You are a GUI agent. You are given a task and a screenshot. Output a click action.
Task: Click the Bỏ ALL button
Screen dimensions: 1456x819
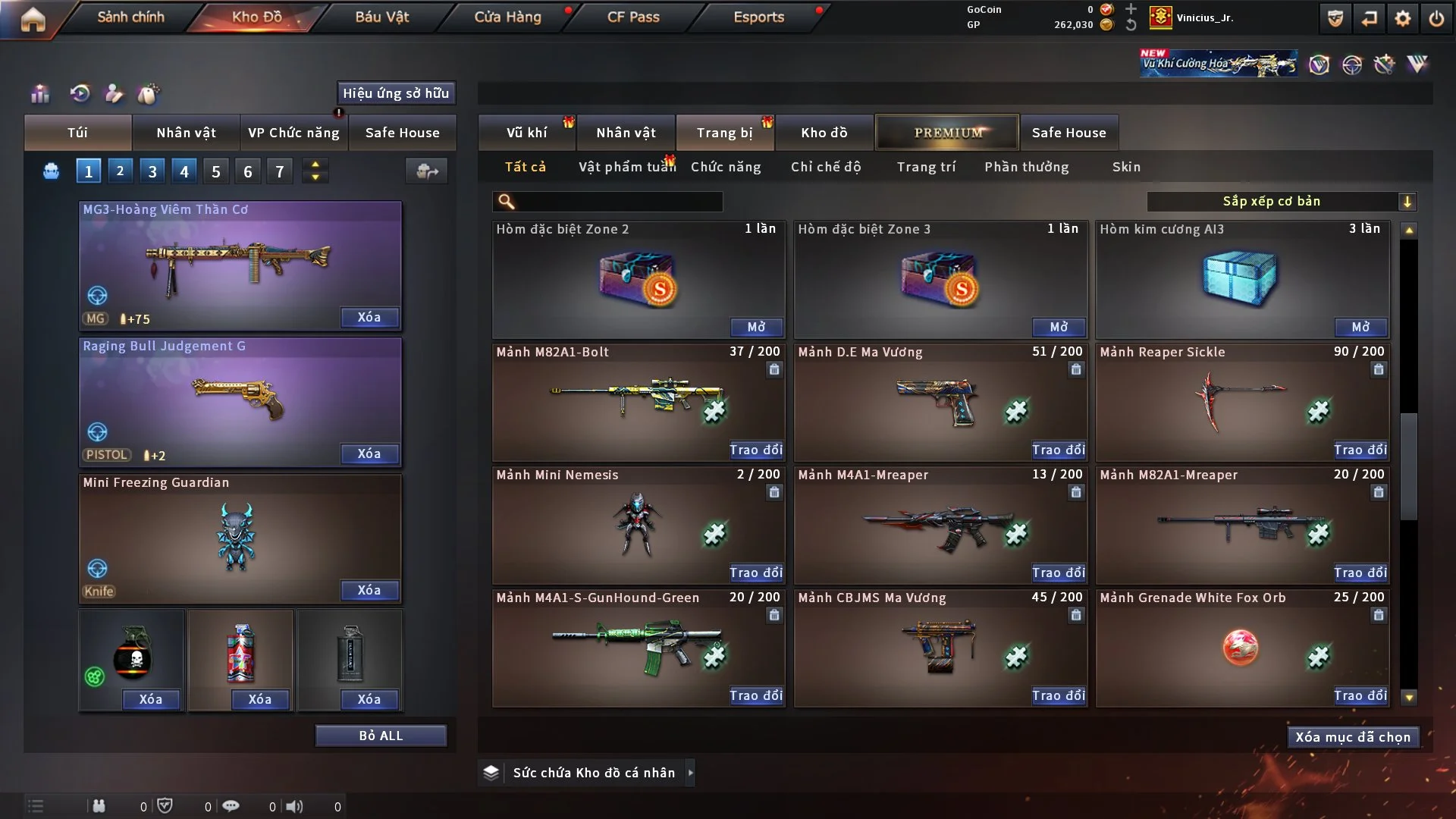[x=381, y=736]
